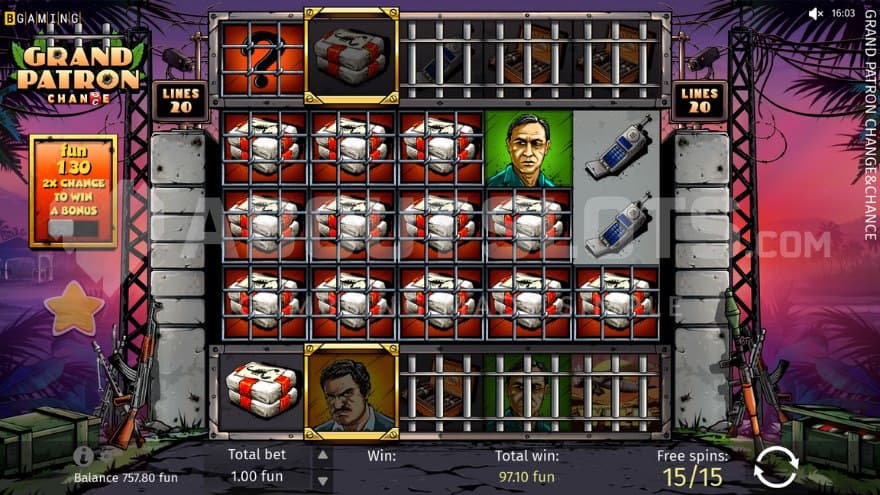Spin the reels with the circular arrows button
Viewport: 880px width, 495px height.
click(x=776, y=466)
